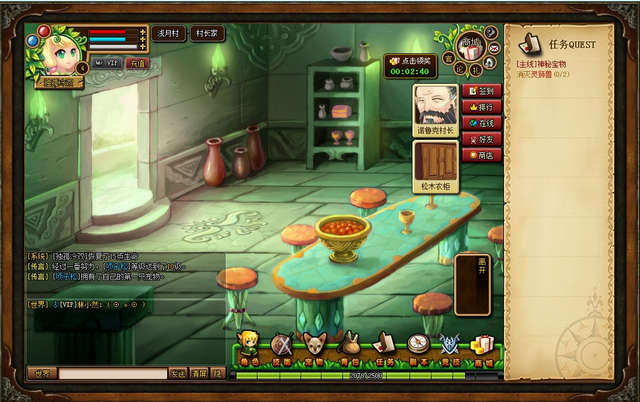Click the red 充值 recharge button
Image resolution: width=640 pixels, height=402 pixels.
tap(138, 63)
